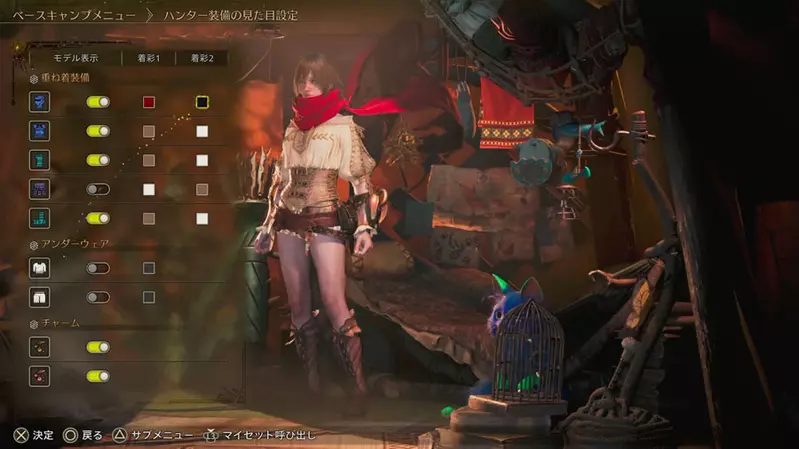
Task: Select waist armor Color 1 white swatch
Action: tap(149, 189)
